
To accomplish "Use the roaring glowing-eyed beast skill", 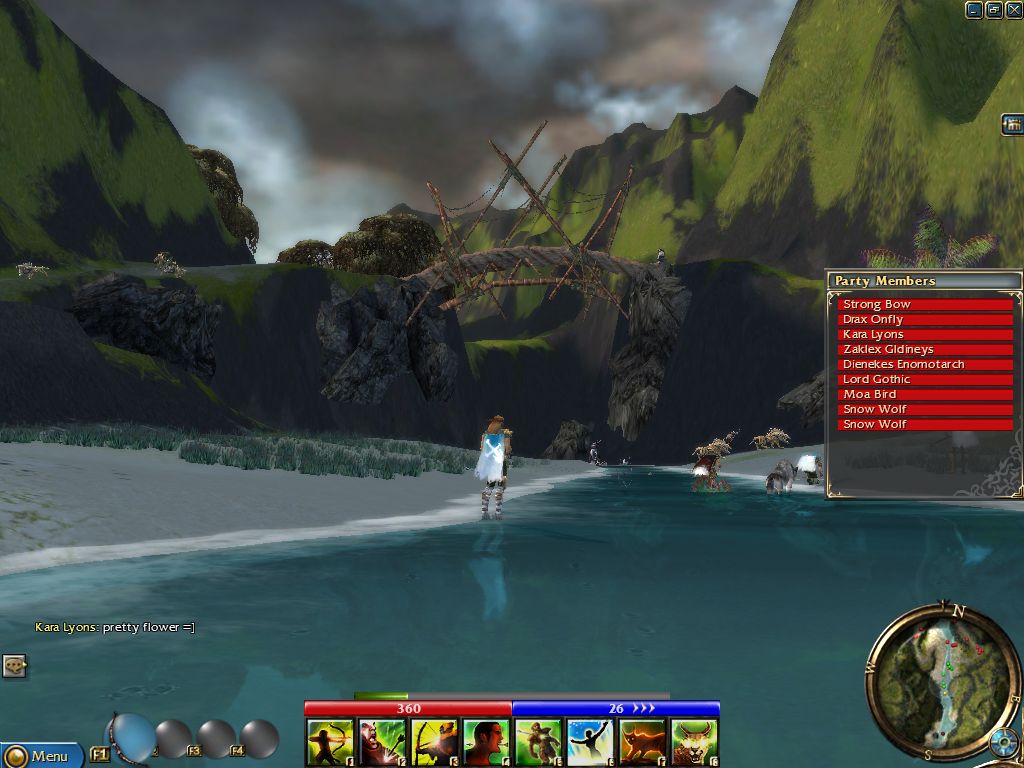I will pos(694,743).
